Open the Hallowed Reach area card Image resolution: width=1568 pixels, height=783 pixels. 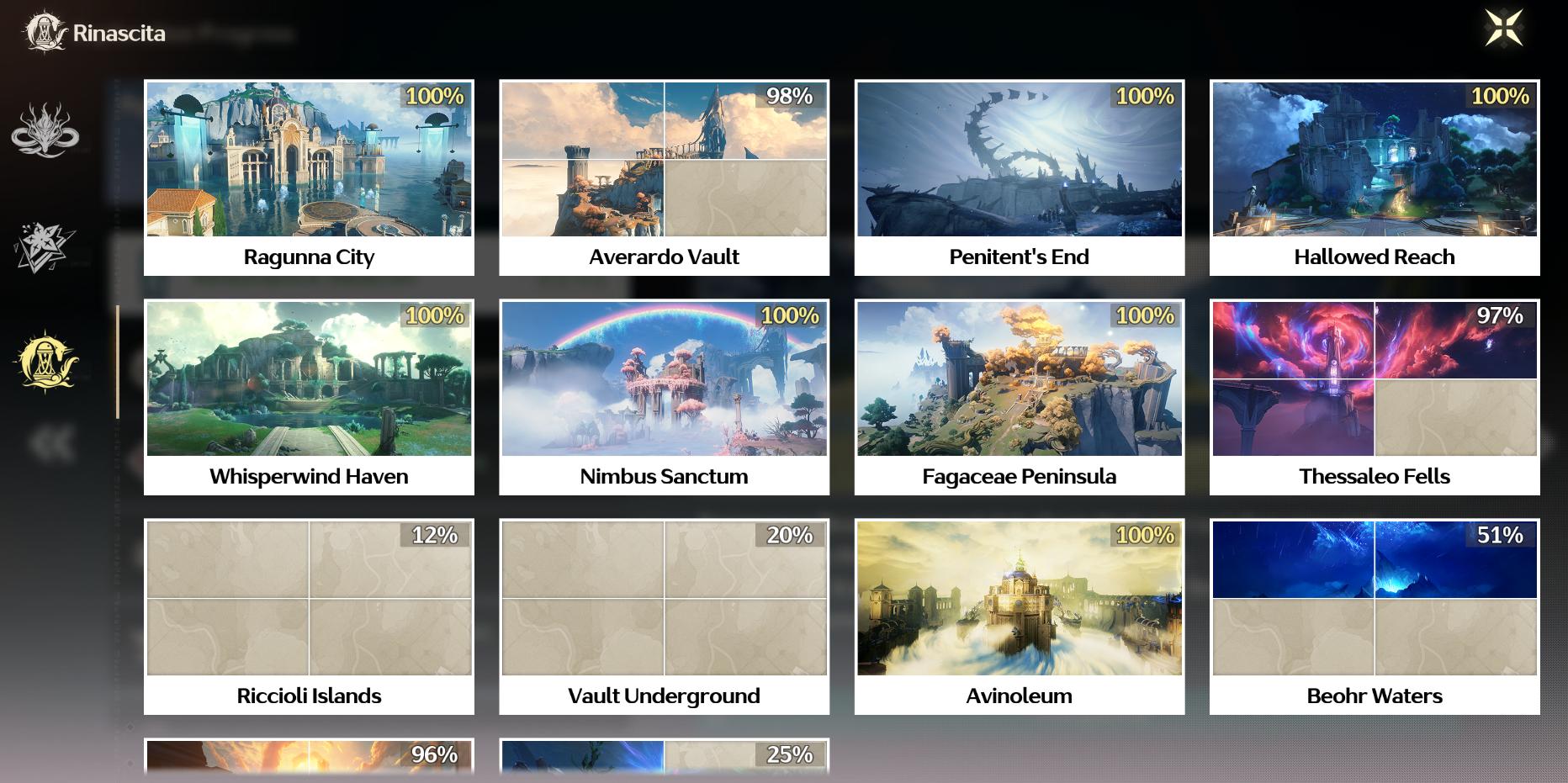pos(1375,177)
